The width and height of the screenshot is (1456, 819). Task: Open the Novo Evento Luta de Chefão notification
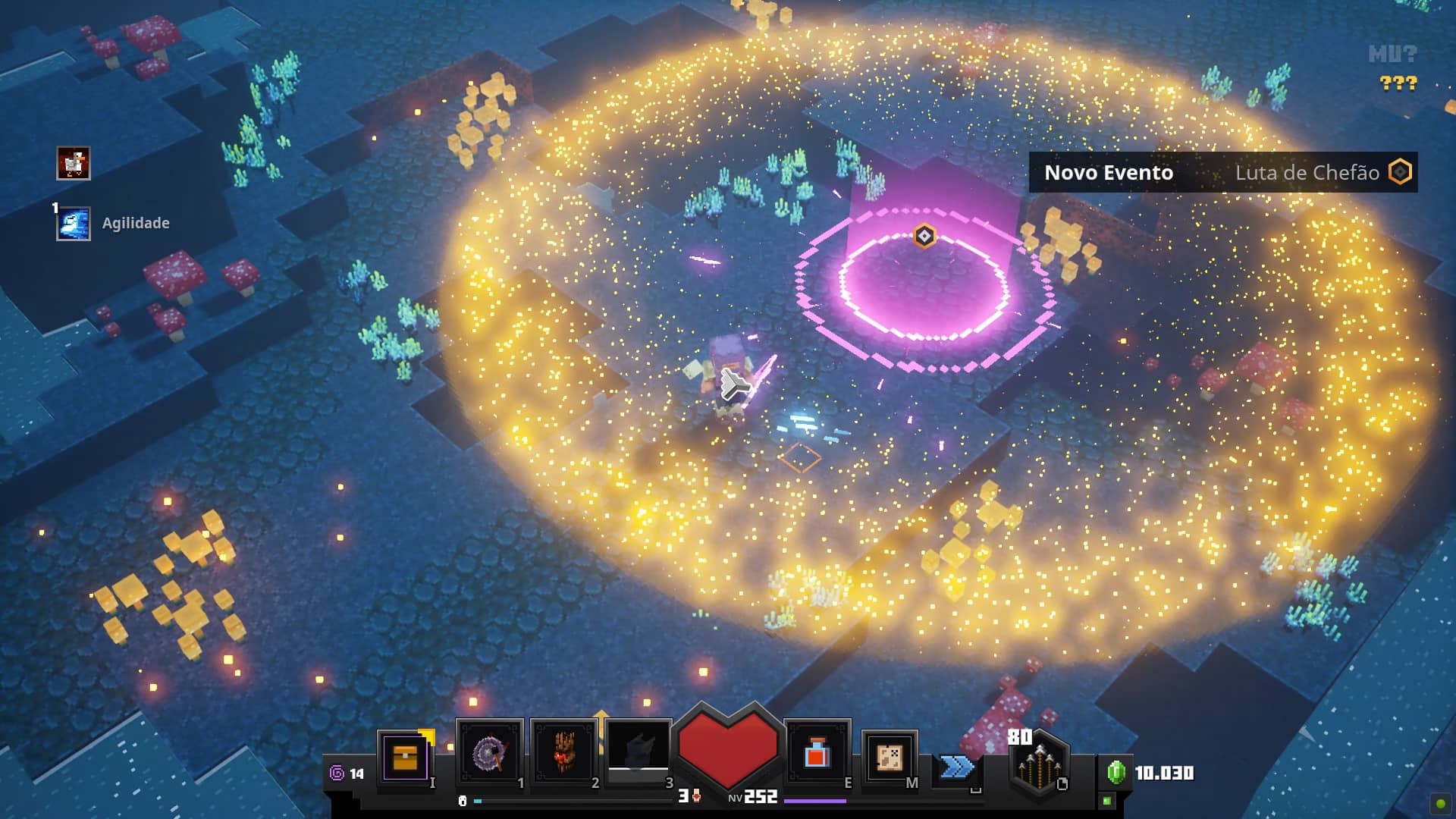coord(1222,173)
